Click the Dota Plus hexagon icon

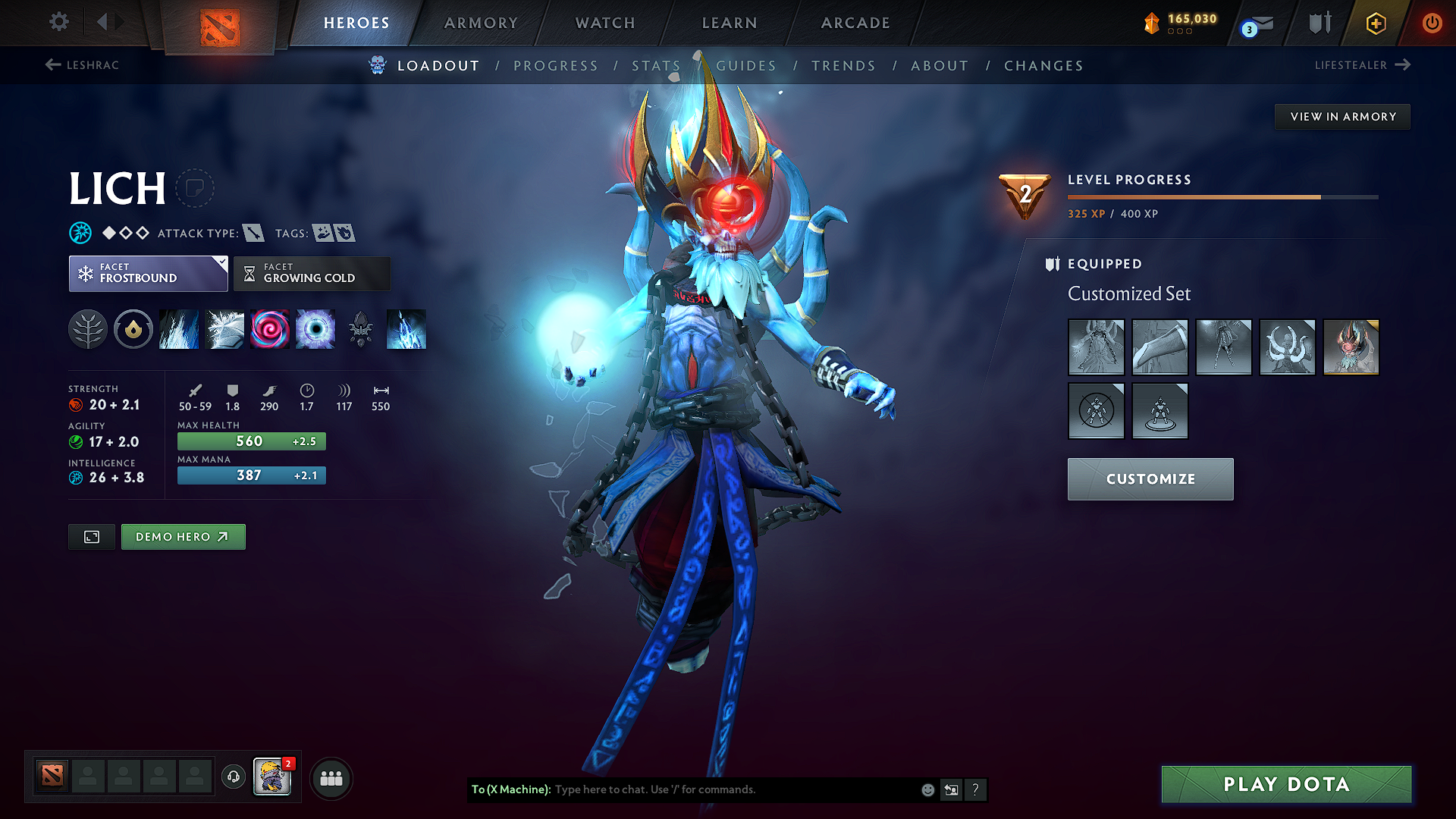point(1375,24)
